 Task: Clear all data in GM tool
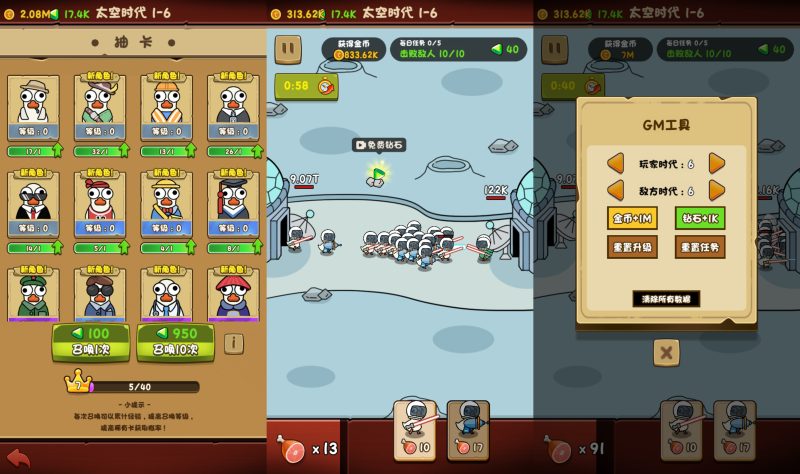666,298
